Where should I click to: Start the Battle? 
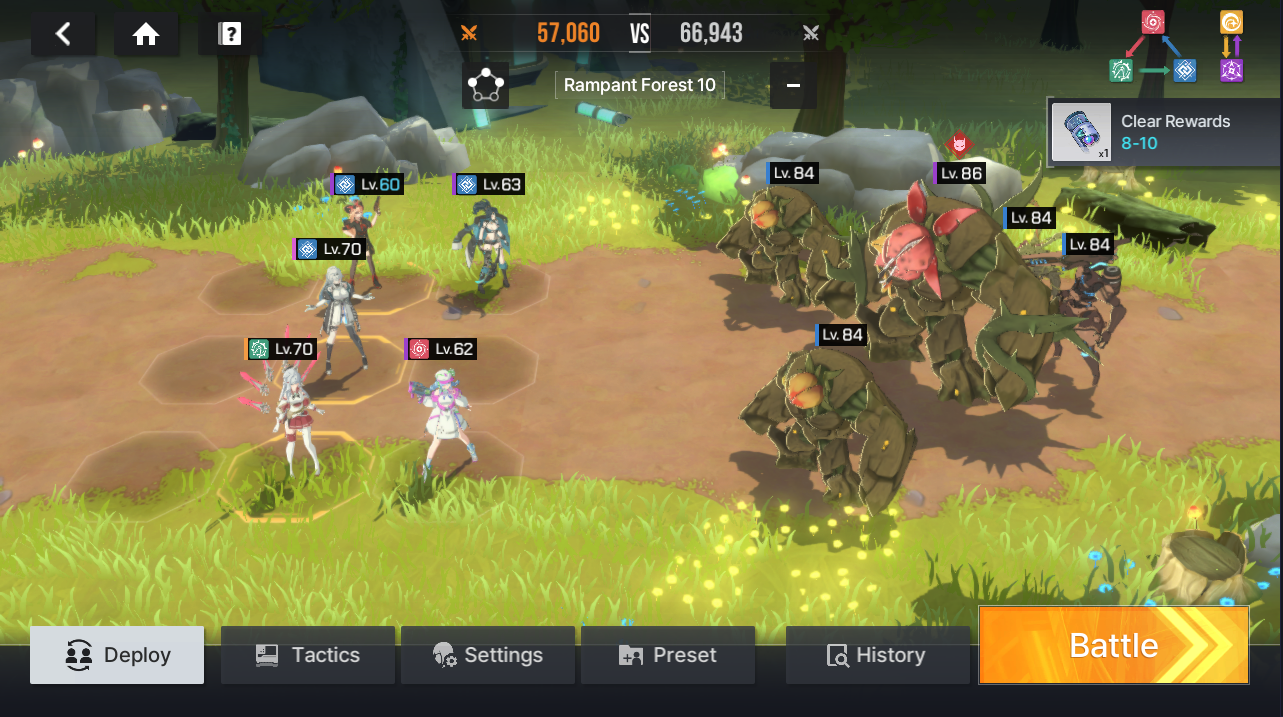pos(1113,645)
